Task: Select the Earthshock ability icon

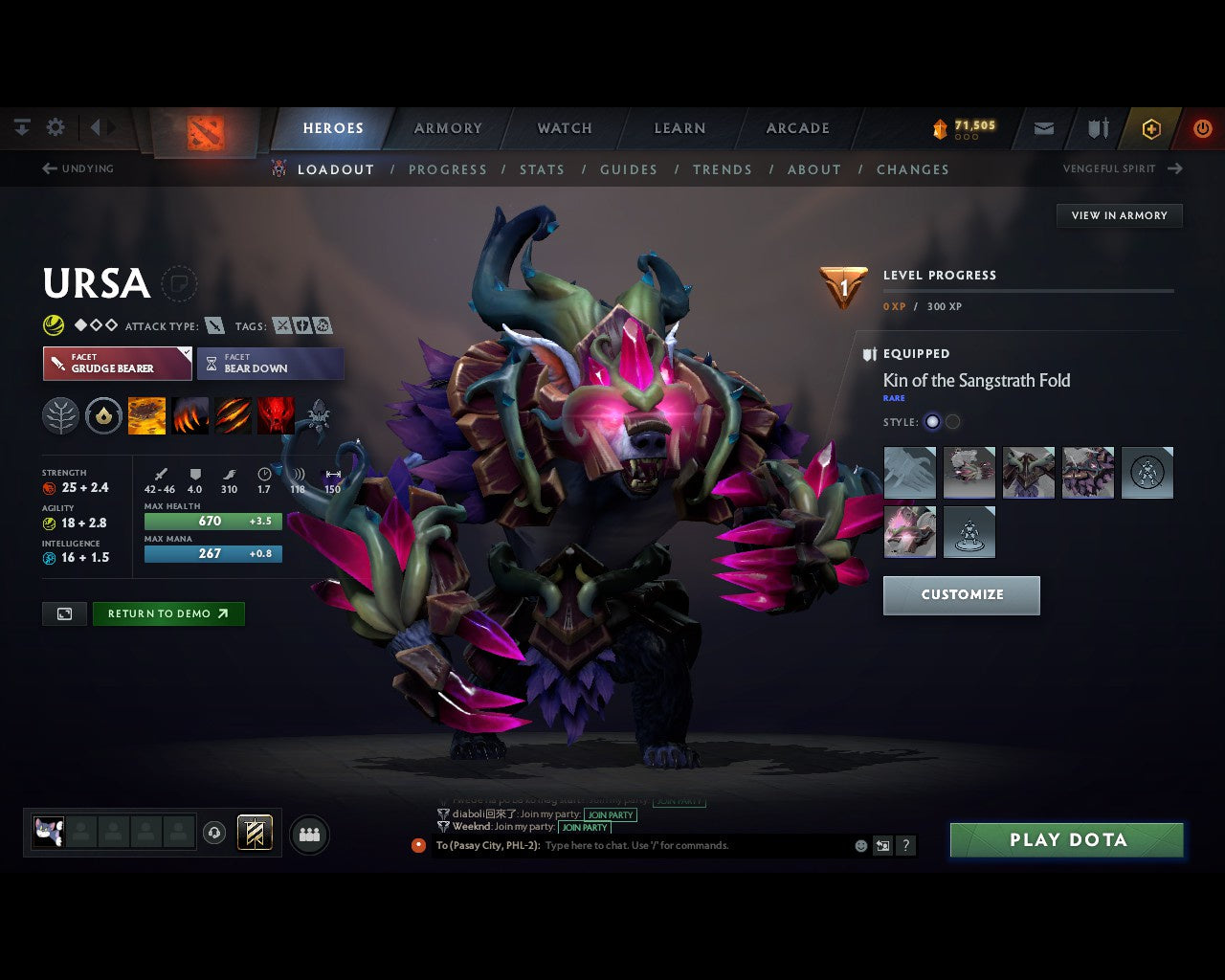Action: [x=146, y=415]
